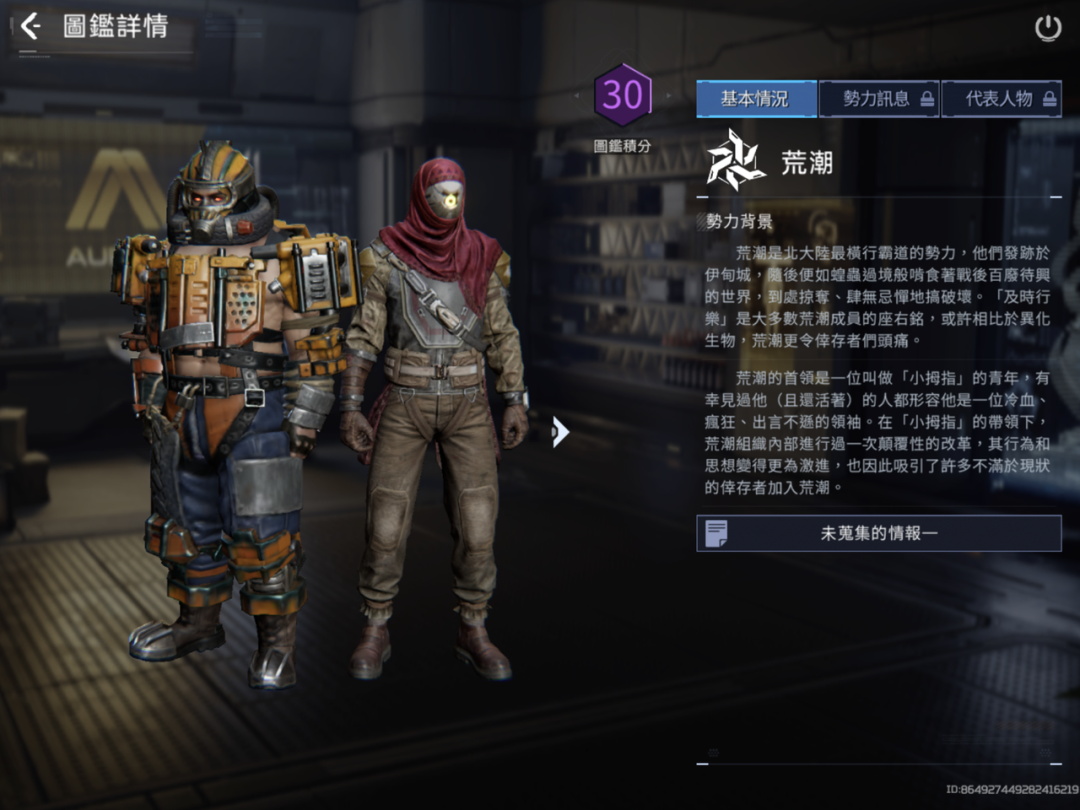Click the power icon in the corner
This screenshot has height=810, width=1080.
(x=1047, y=28)
